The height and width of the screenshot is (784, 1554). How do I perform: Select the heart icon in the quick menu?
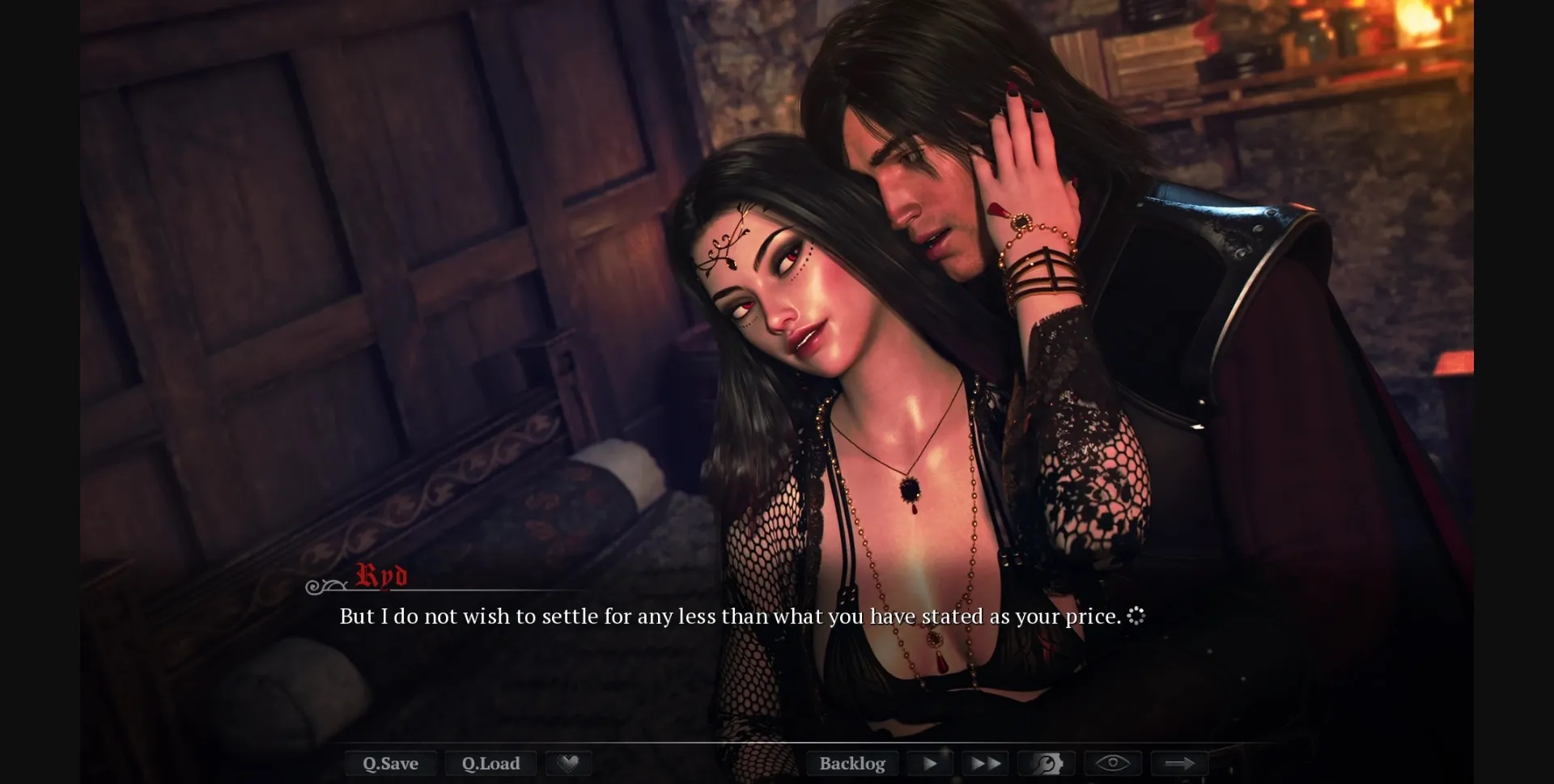point(569,763)
